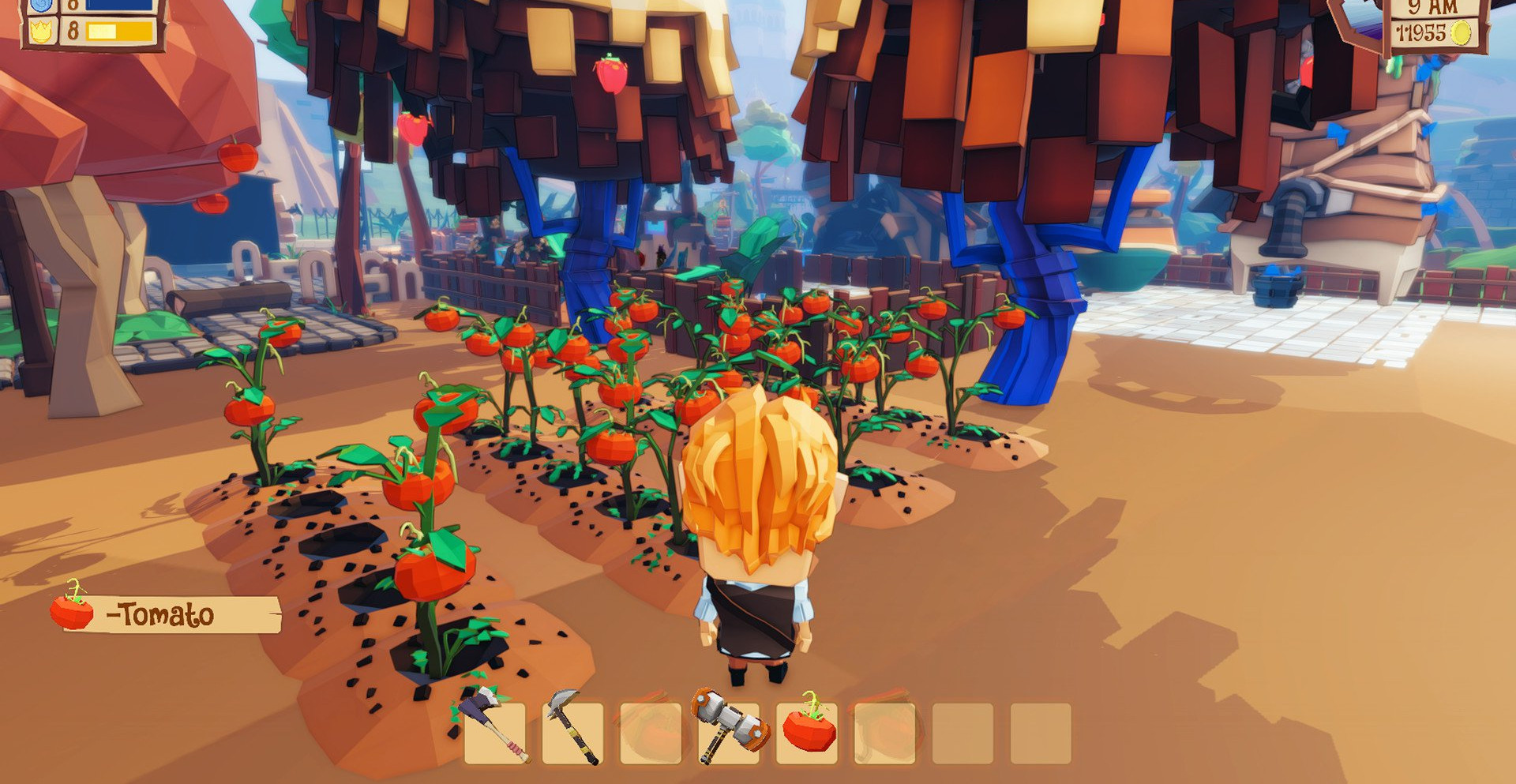Choose the hammer hotbar slot
The height and width of the screenshot is (784, 1516).
point(728,733)
